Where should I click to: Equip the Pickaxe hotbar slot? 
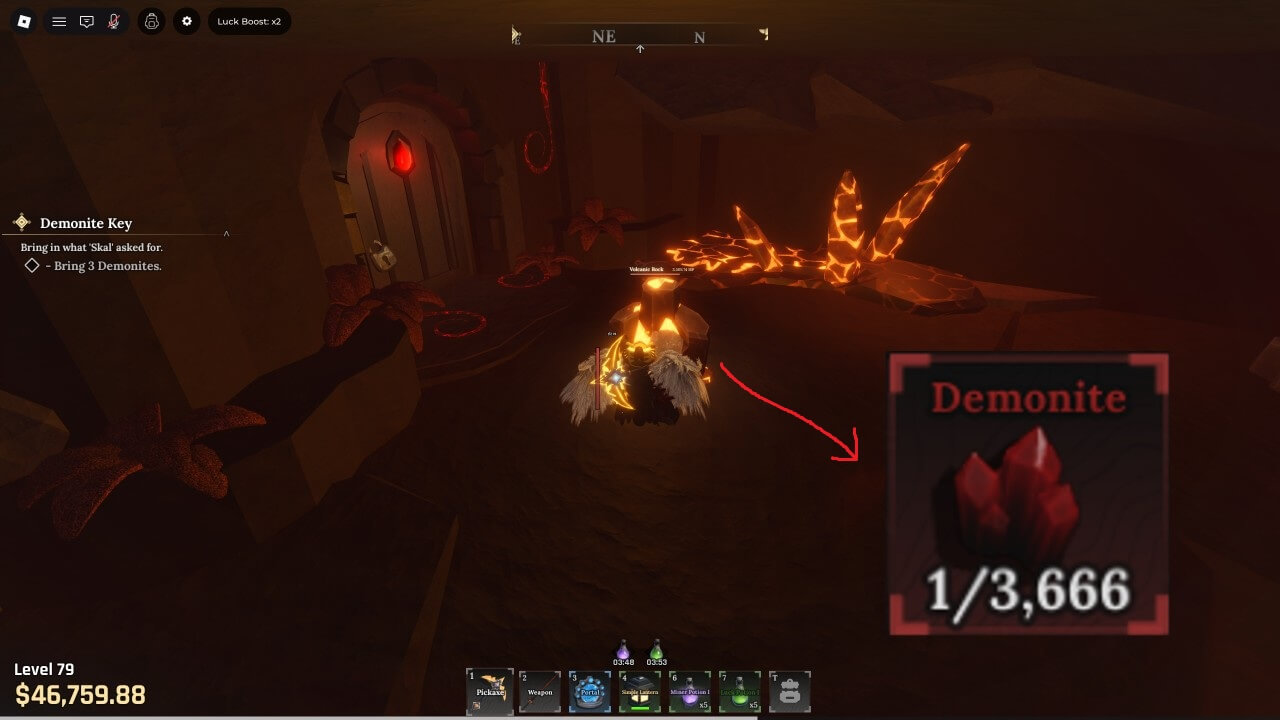(490, 691)
